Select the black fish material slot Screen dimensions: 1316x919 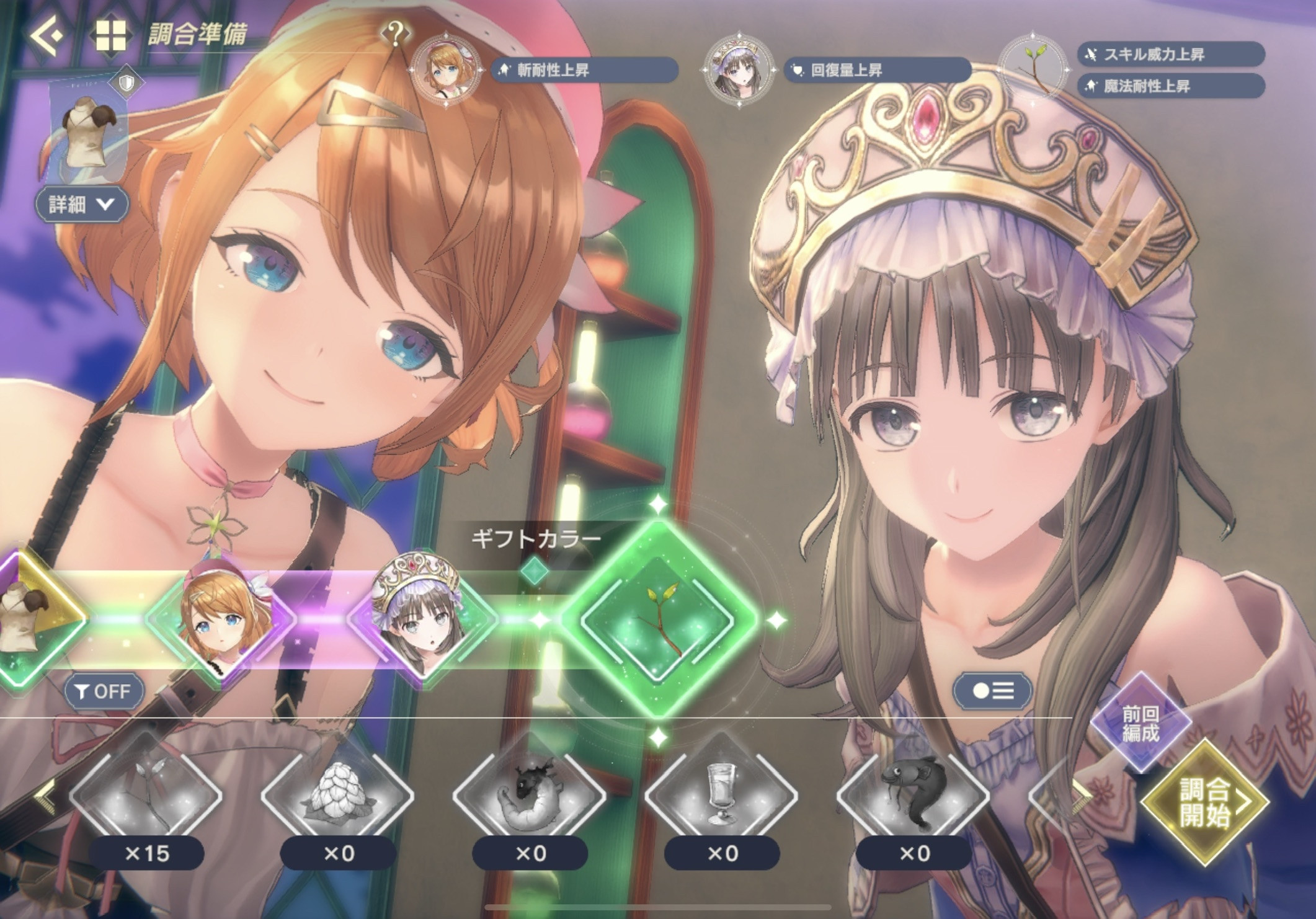pyautogui.click(x=914, y=795)
